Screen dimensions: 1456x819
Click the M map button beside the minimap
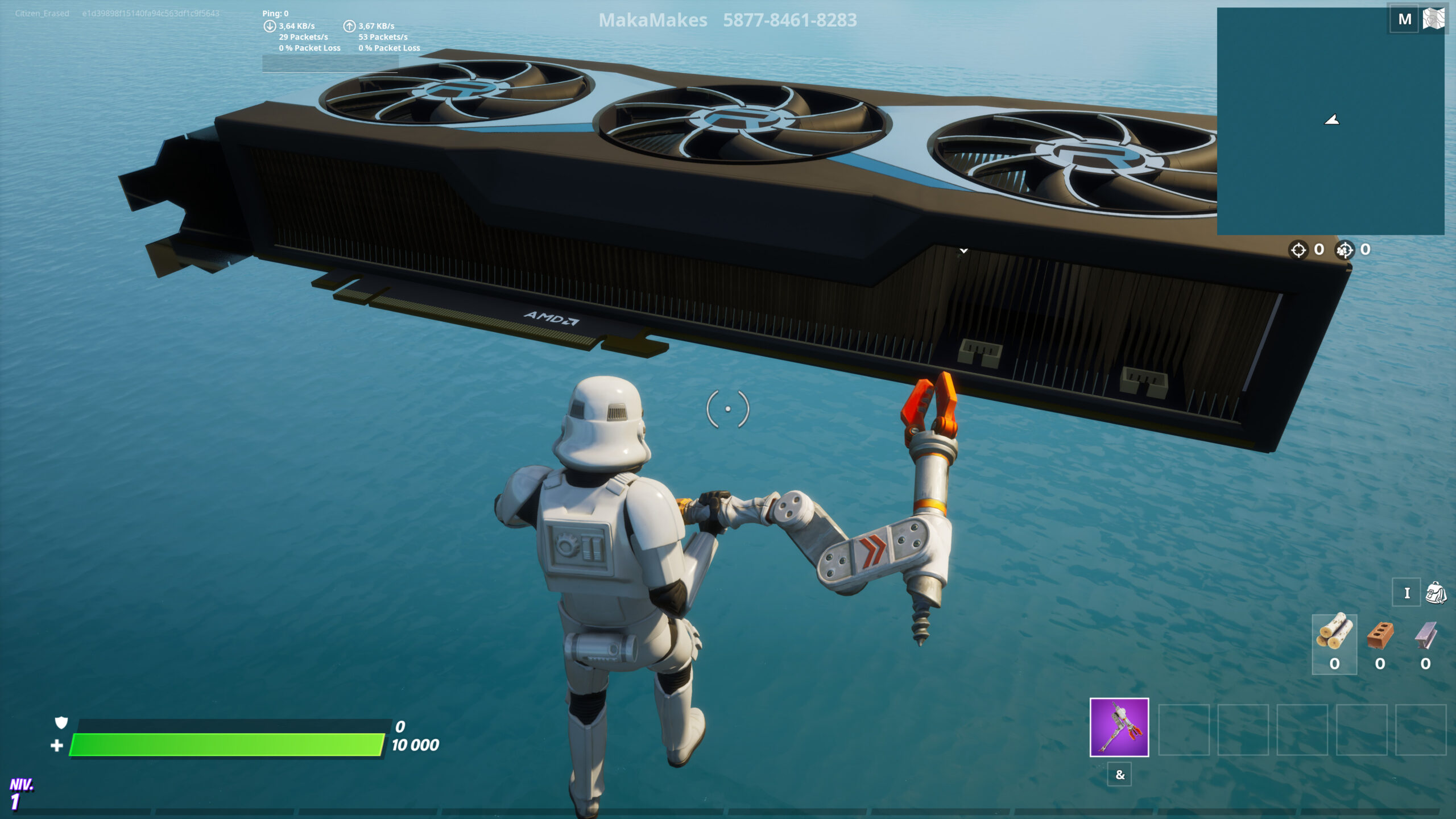[1404, 19]
